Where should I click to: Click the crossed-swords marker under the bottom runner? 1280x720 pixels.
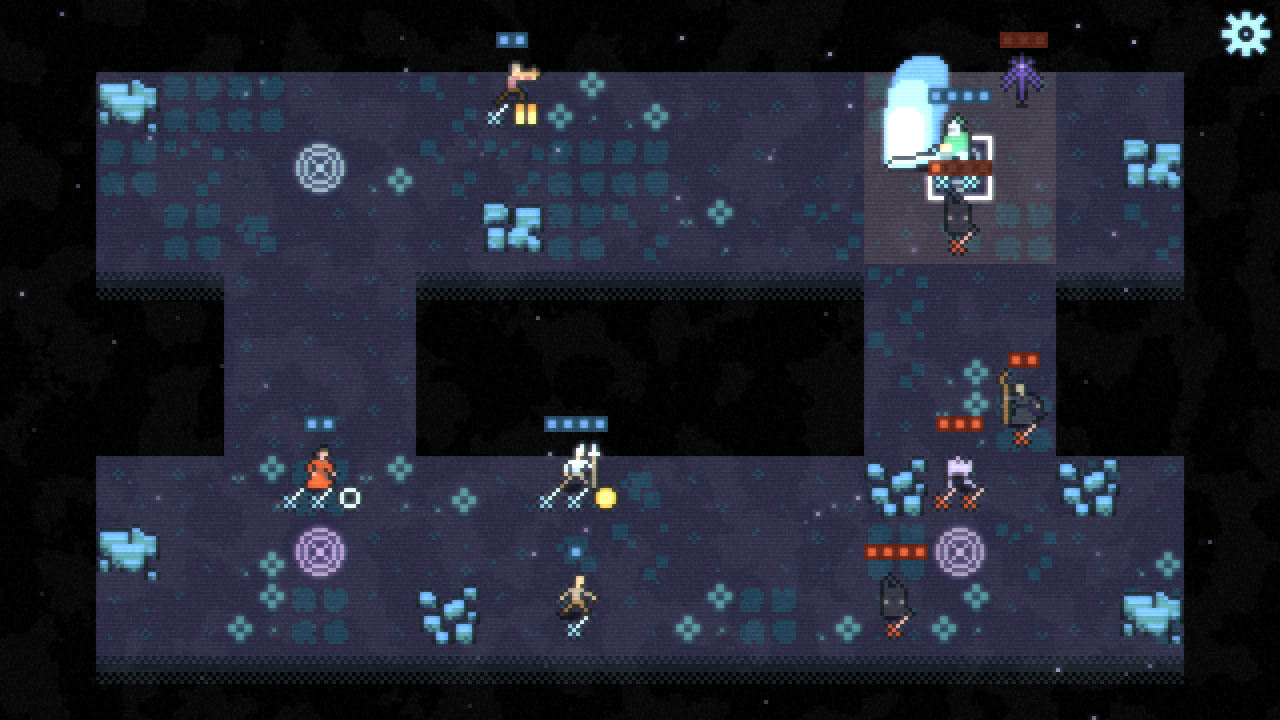click(x=575, y=628)
